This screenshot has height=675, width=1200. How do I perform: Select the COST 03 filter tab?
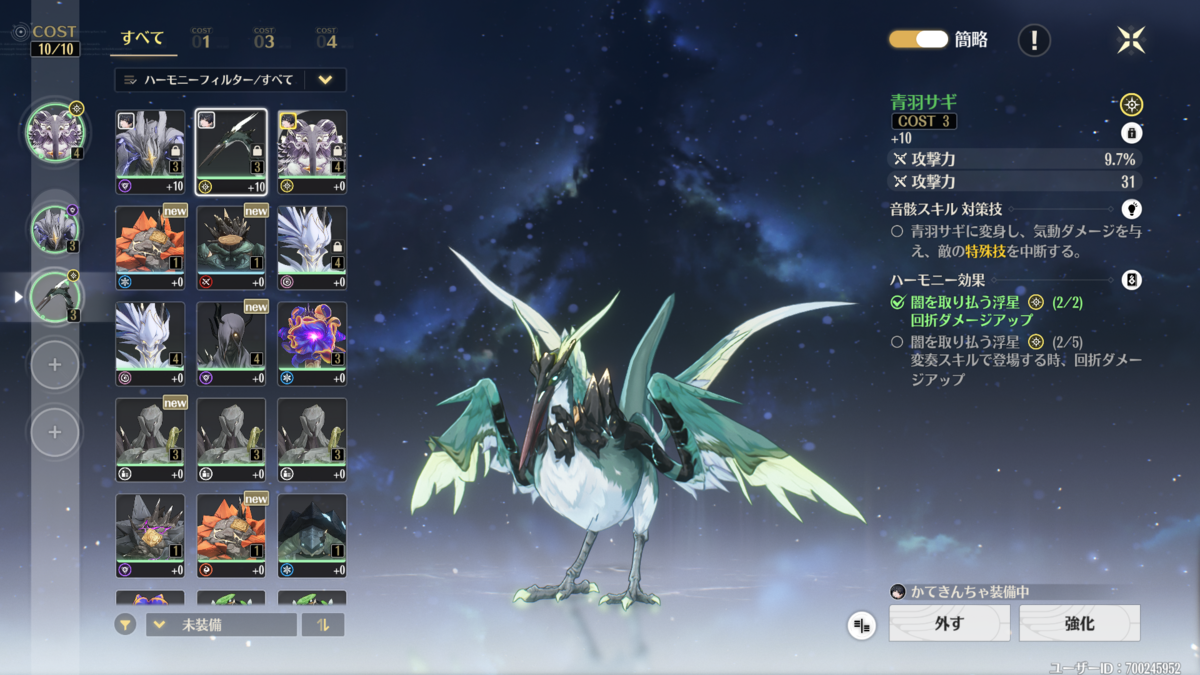tap(264, 39)
